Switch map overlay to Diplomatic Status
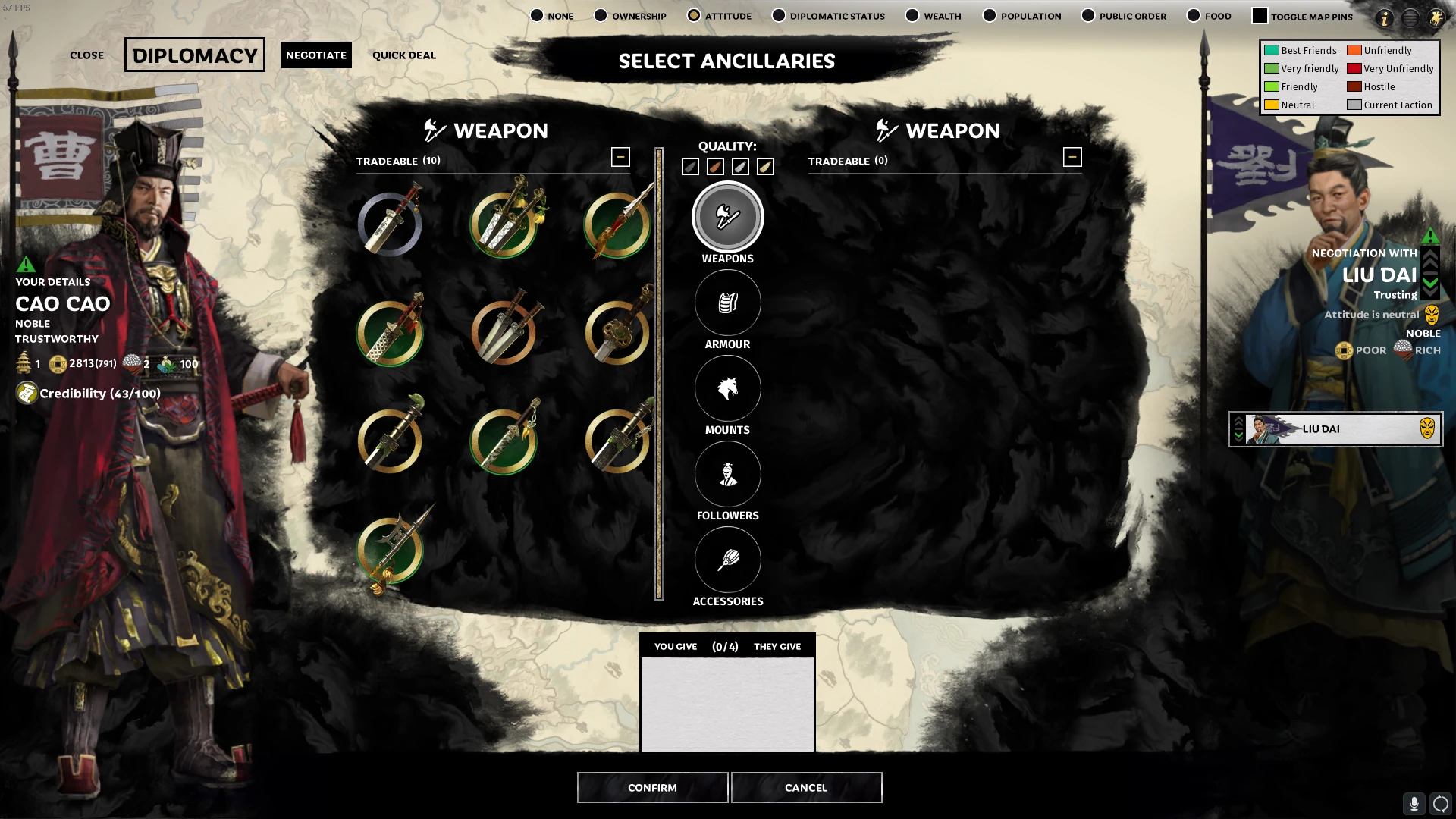The width and height of the screenshot is (1456, 819). (779, 16)
